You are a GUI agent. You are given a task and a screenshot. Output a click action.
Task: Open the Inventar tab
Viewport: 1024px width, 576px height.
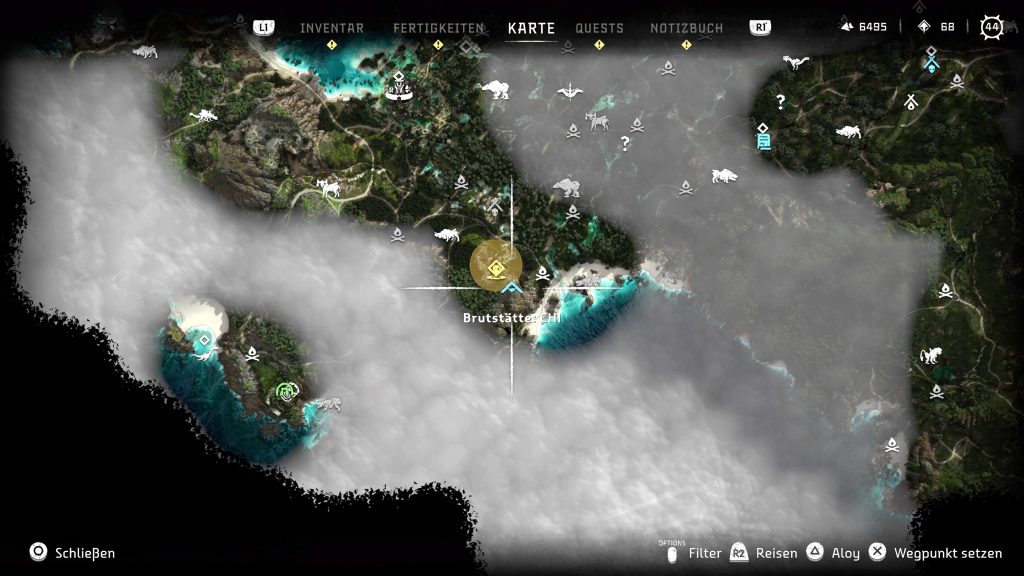click(332, 28)
